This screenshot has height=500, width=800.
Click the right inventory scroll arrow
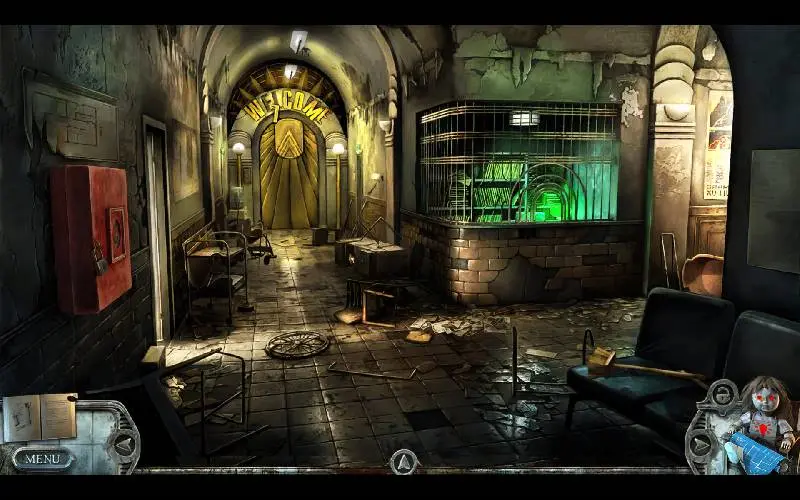pos(702,444)
